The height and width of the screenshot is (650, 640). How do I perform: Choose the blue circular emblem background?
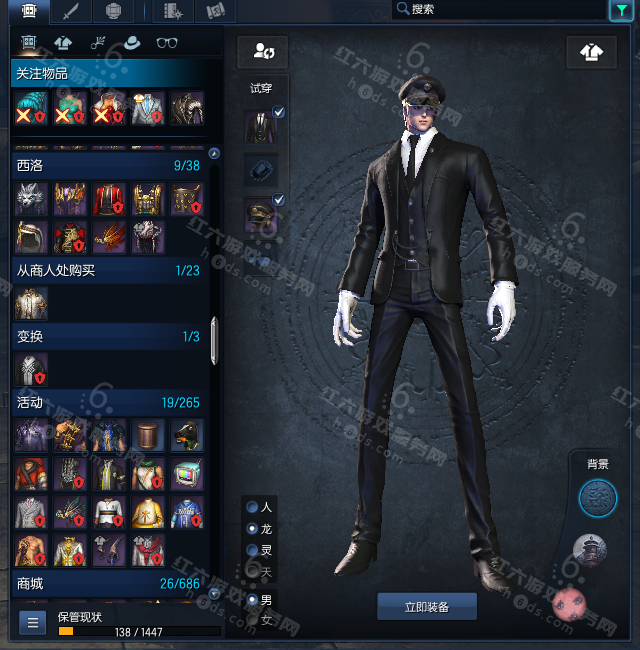(x=598, y=497)
